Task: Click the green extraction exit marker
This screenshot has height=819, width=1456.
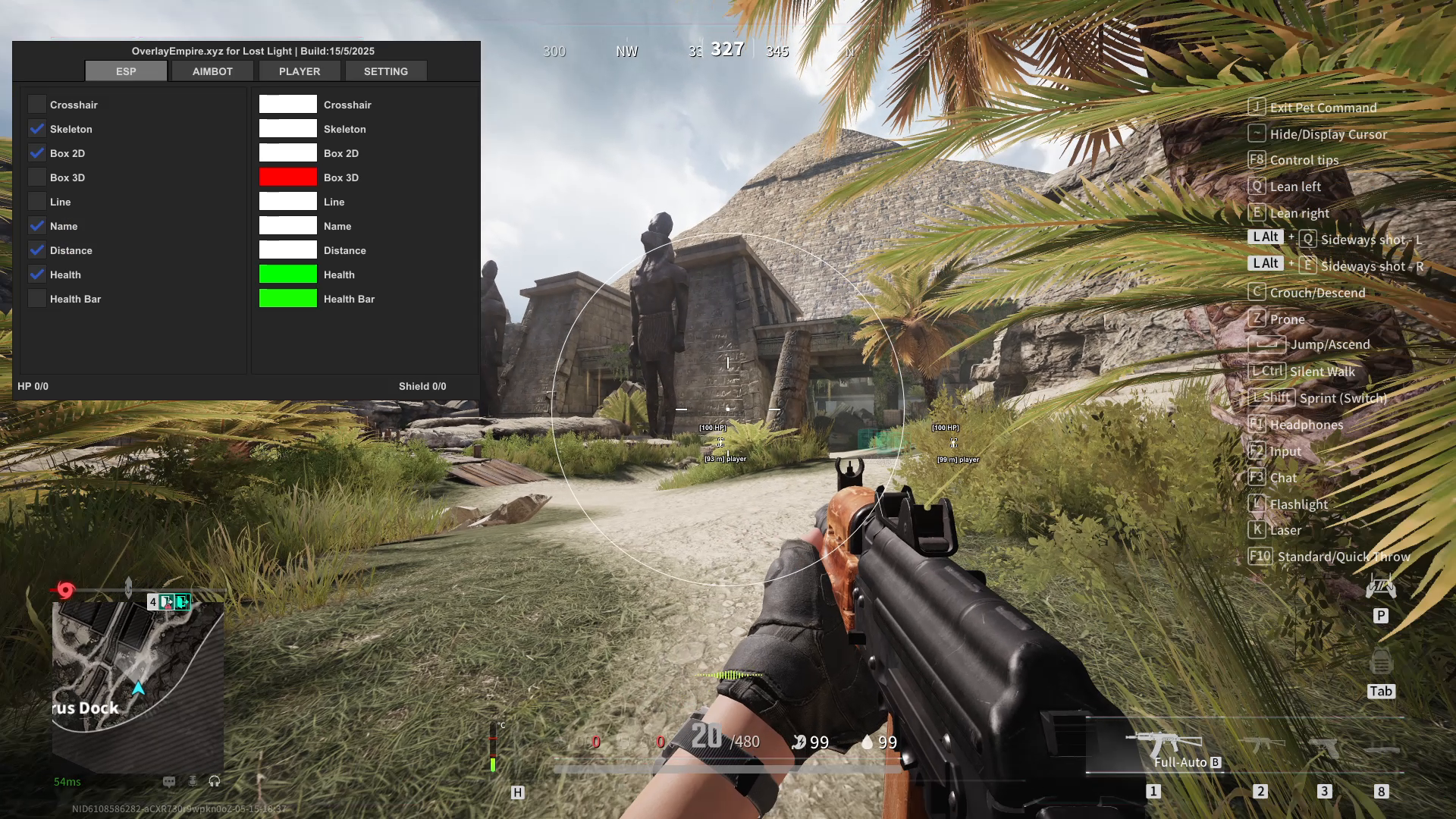Action: [182, 602]
